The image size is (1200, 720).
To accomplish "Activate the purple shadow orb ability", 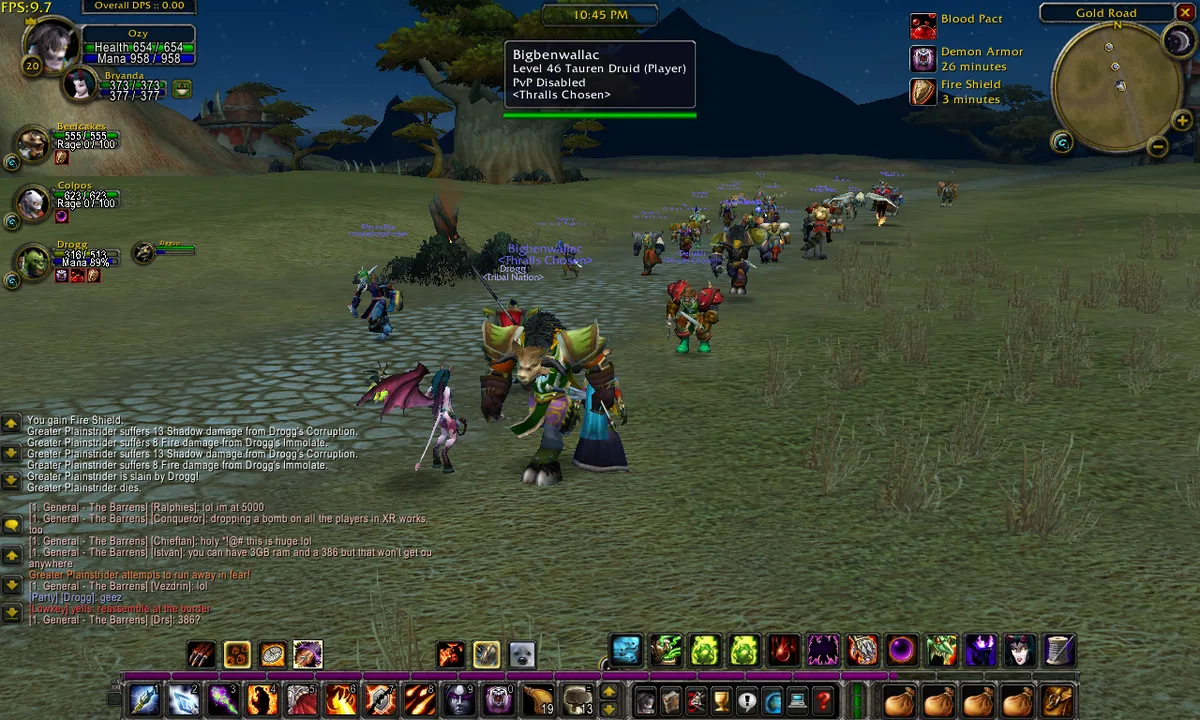I will 902,651.
